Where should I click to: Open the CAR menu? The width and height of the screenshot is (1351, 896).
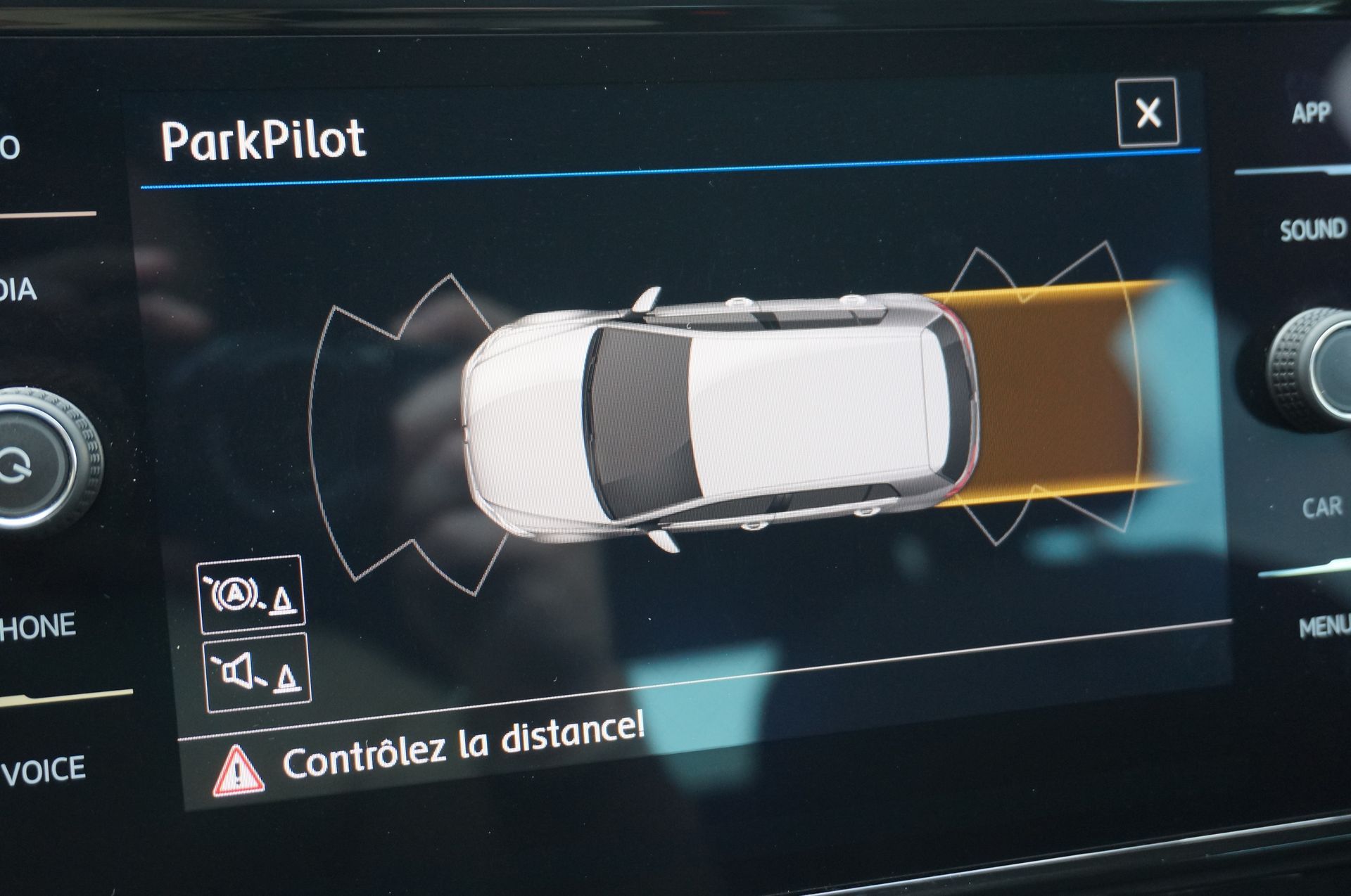1321,507
